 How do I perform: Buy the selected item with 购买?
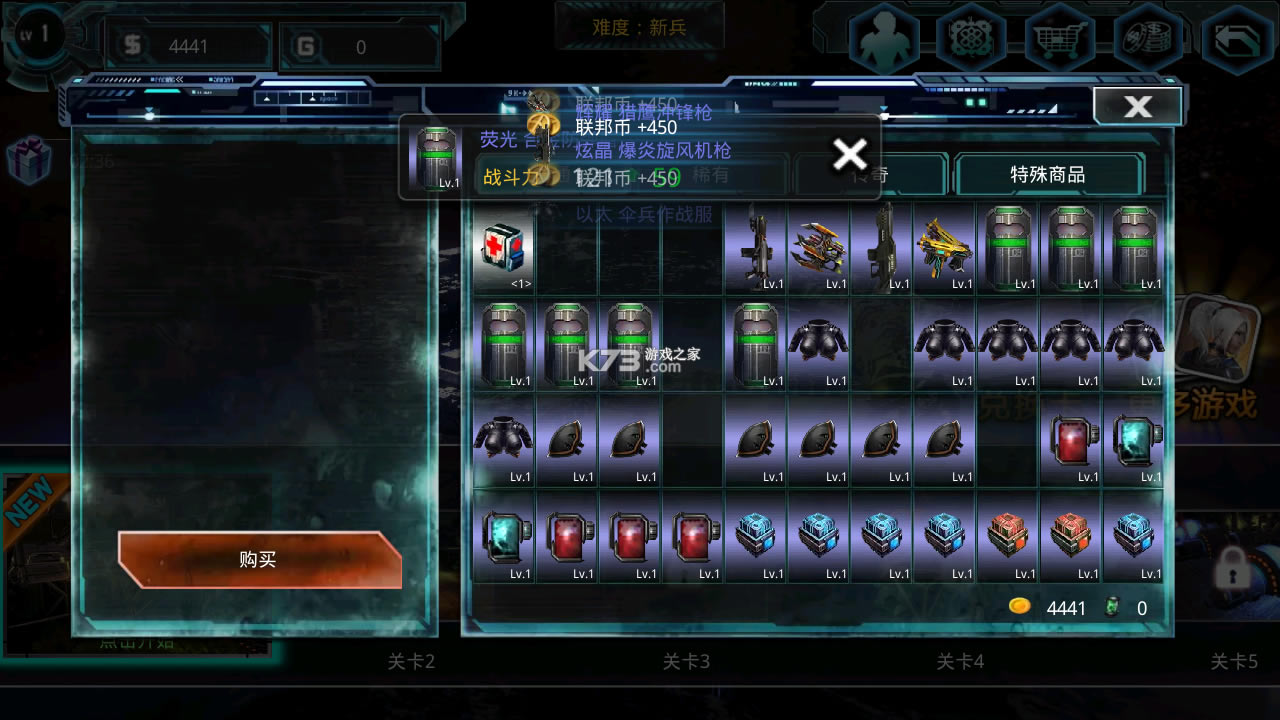pyautogui.click(x=259, y=559)
